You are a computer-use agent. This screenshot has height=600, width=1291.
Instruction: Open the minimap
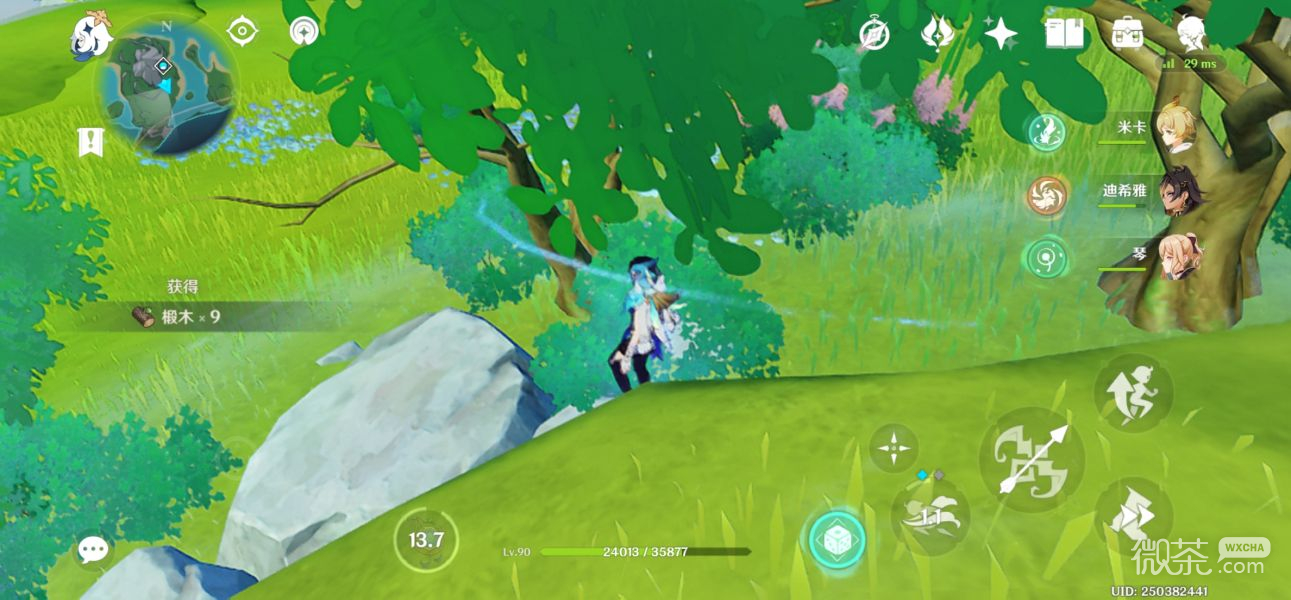click(166, 87)
